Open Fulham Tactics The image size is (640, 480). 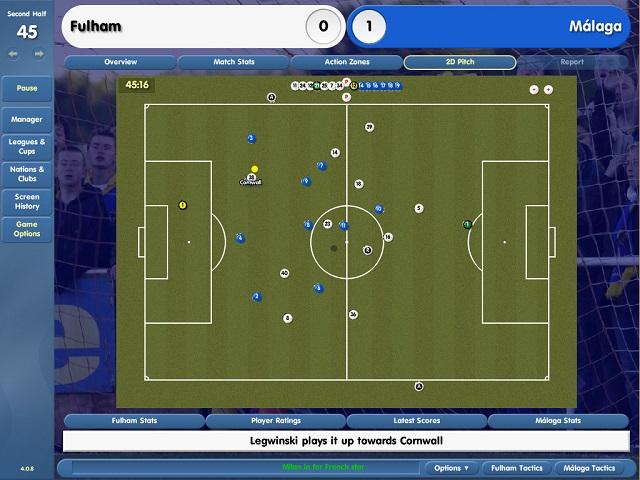pyautogui.click(x=516, y=468)
